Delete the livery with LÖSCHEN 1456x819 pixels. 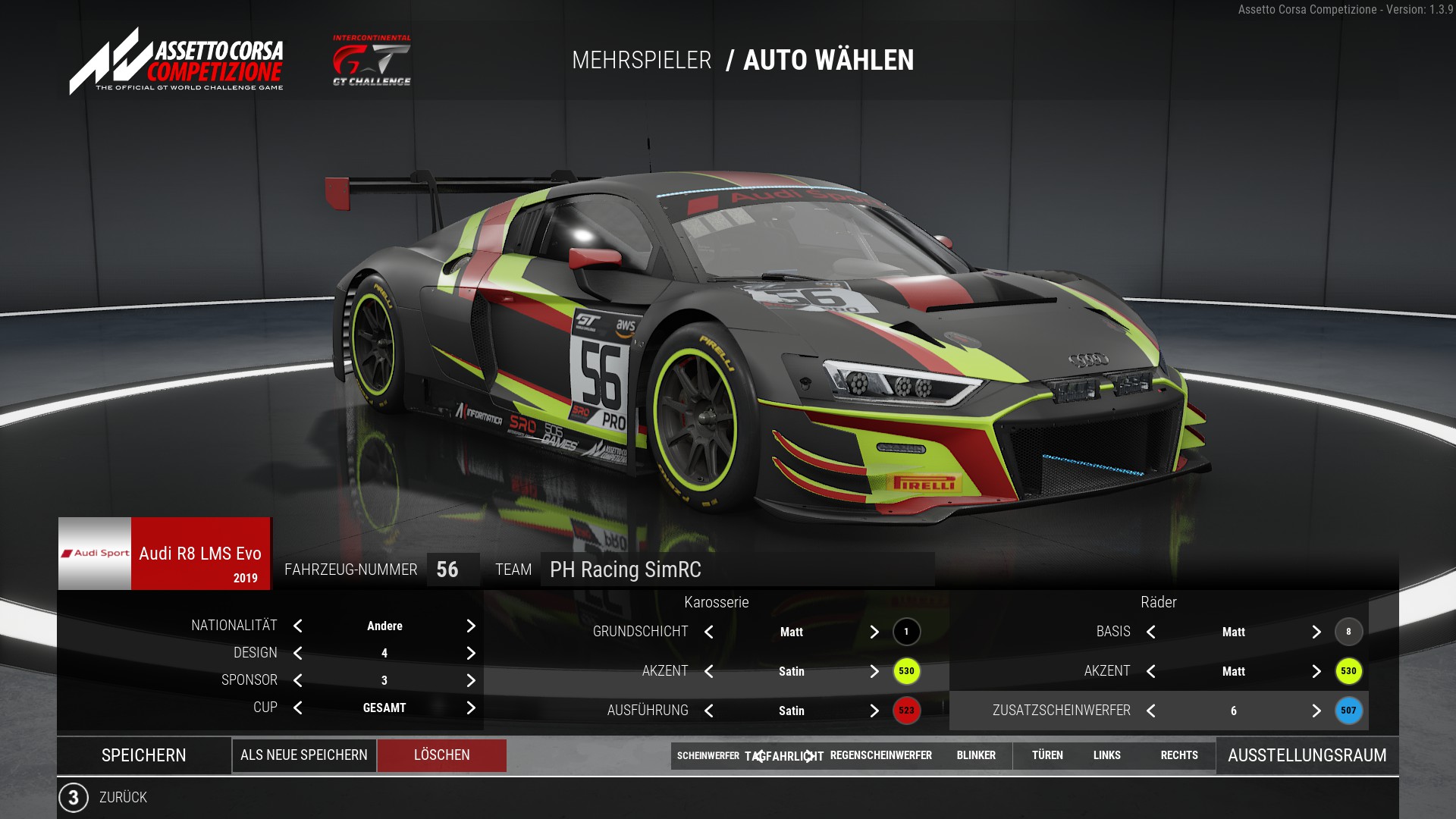(441, 755)
